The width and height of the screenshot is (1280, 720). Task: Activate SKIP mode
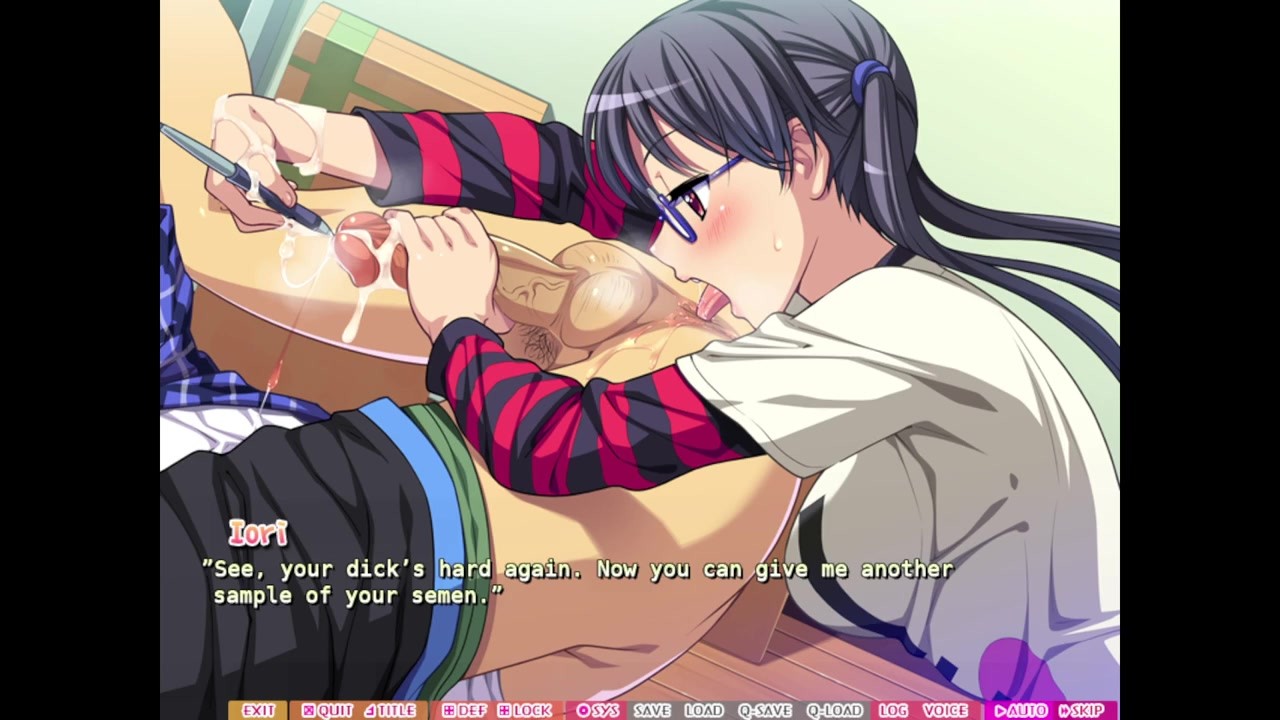1082,710
